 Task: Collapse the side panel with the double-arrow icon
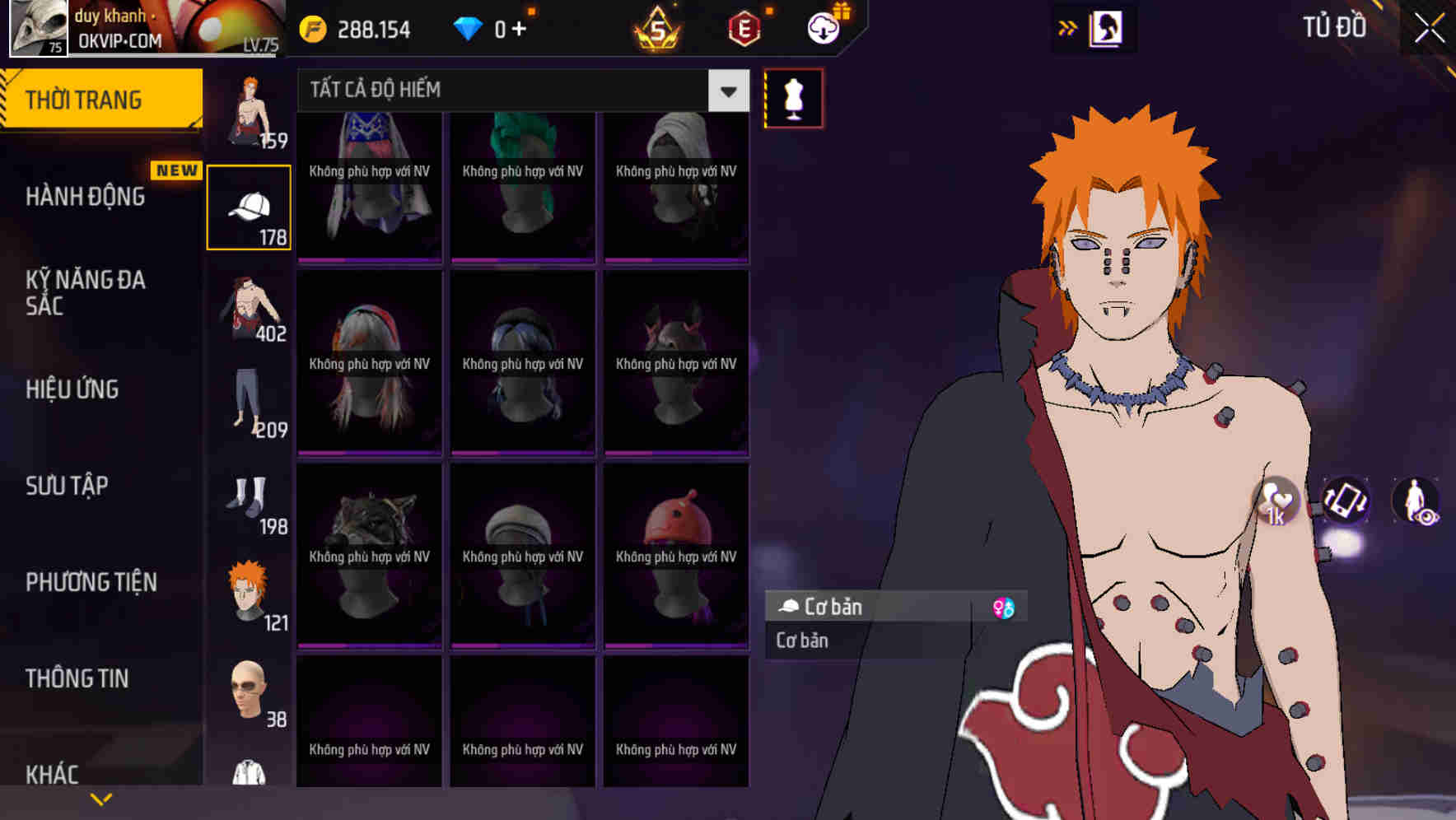point(1068,26)
